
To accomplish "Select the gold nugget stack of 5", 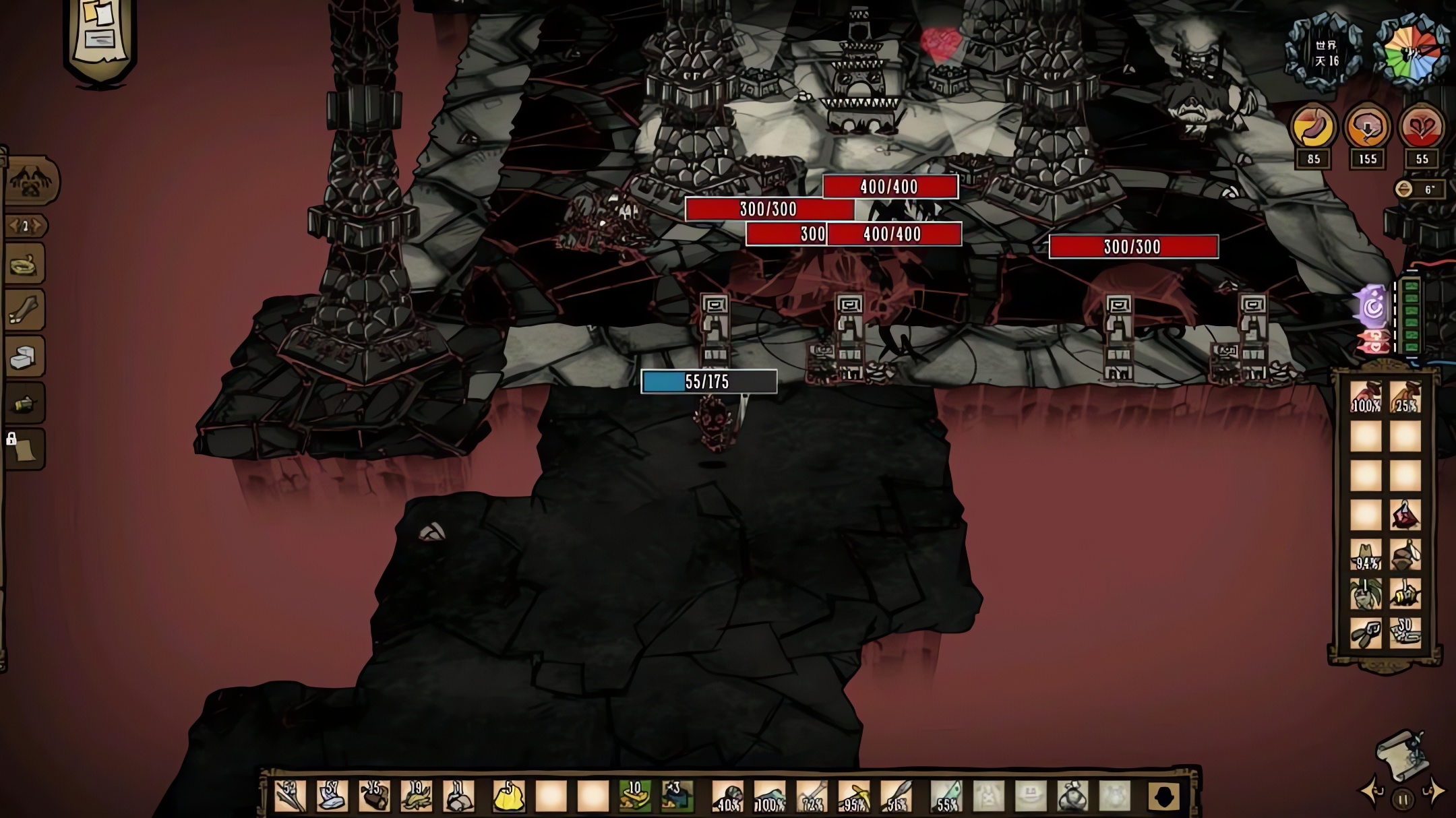I will [x=509, y=797].
